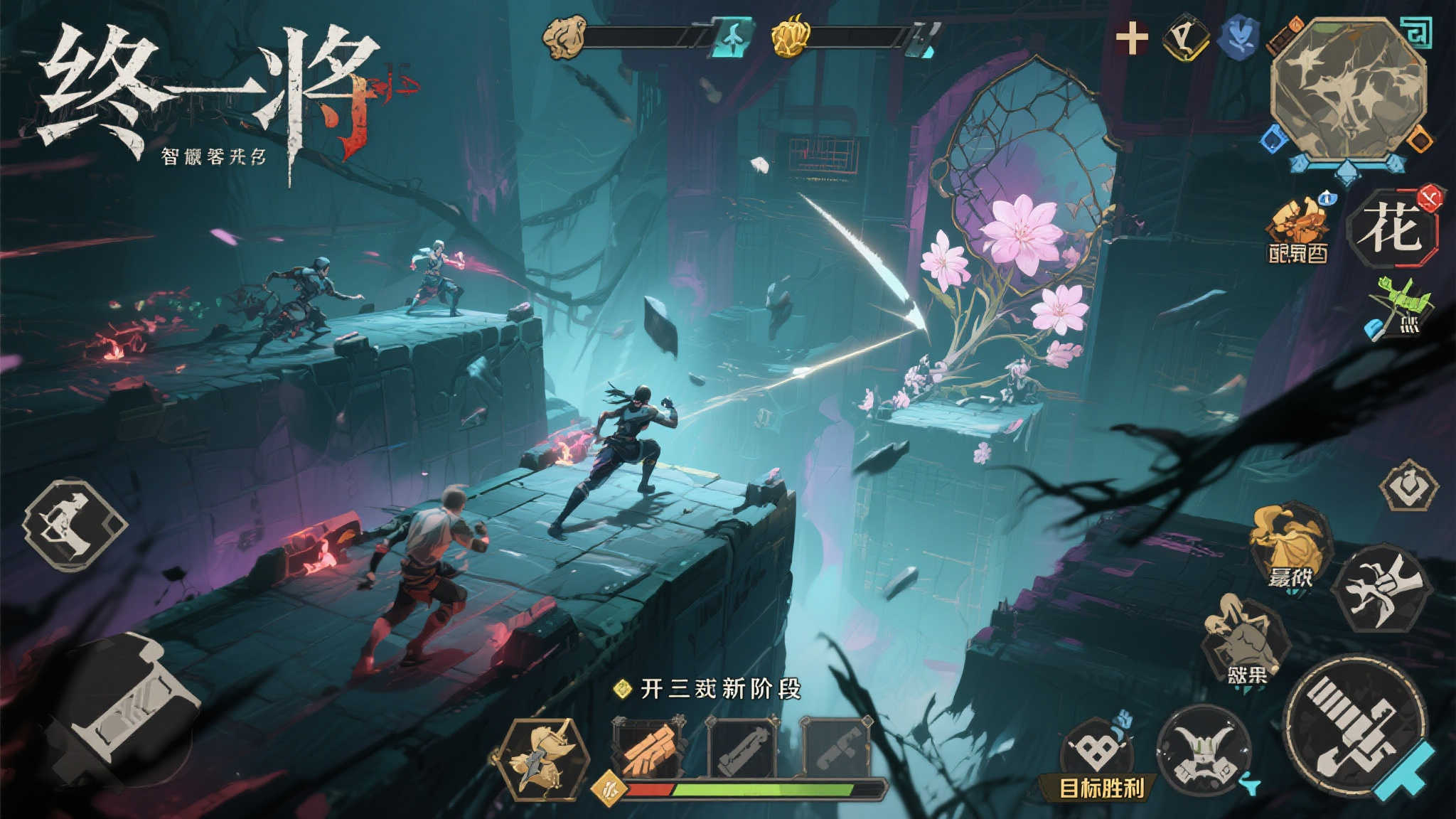Trigger the horned mask skill icon

(1204, 751)
